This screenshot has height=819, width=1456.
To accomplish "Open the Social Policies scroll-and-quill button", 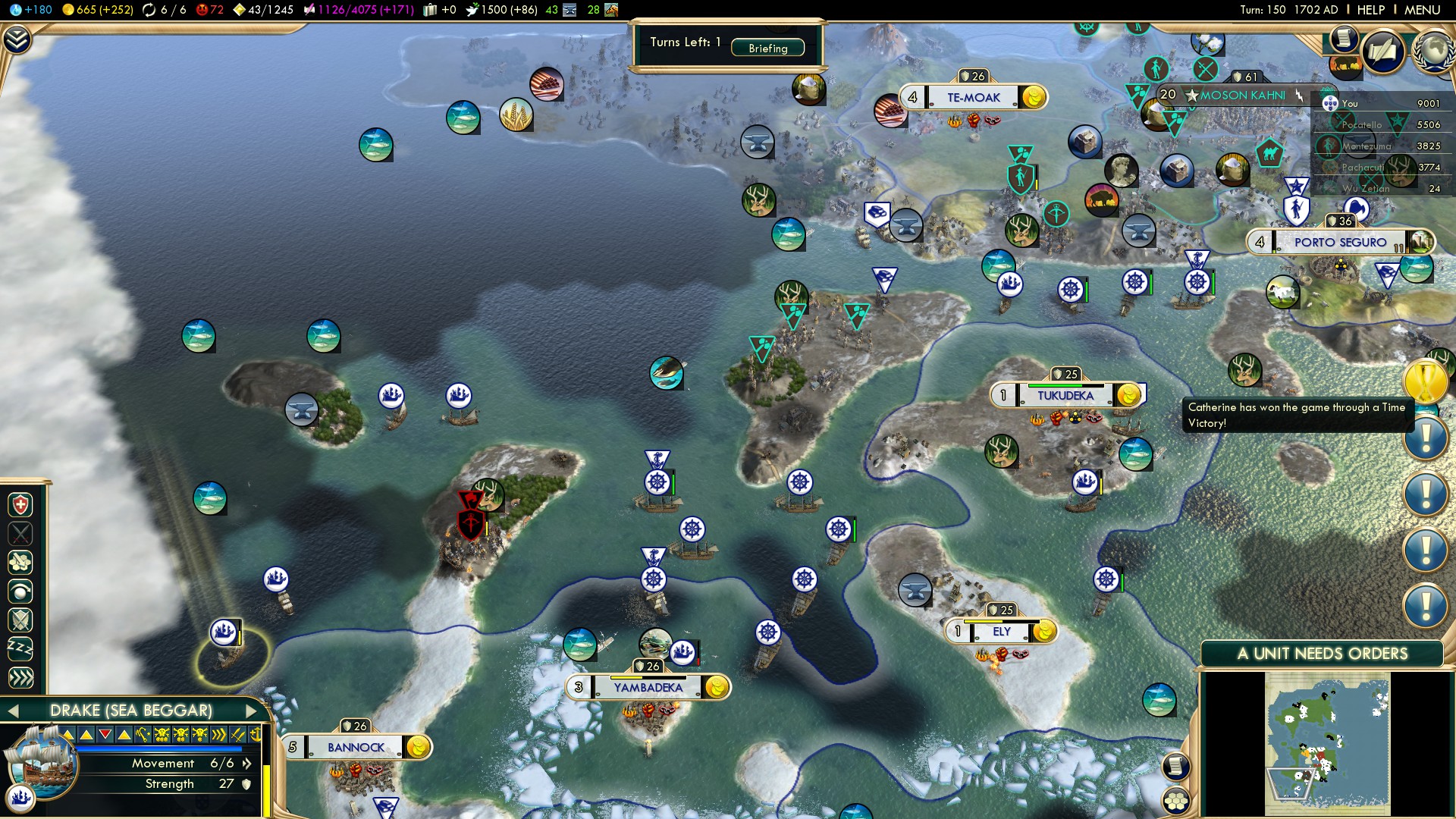I will point(1383,52).
